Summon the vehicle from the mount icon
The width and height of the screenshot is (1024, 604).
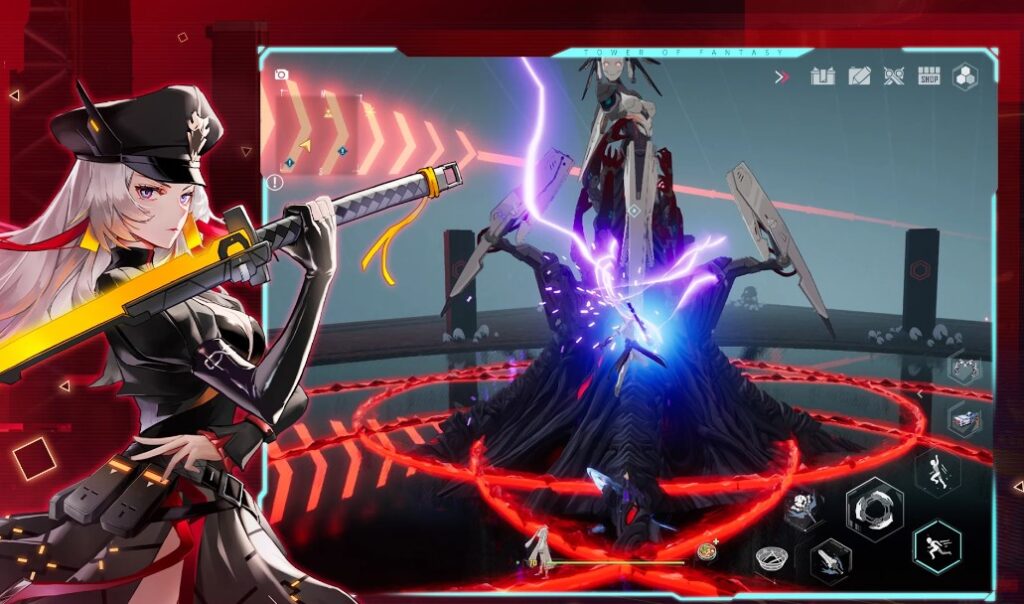click(x=964, y=421)
